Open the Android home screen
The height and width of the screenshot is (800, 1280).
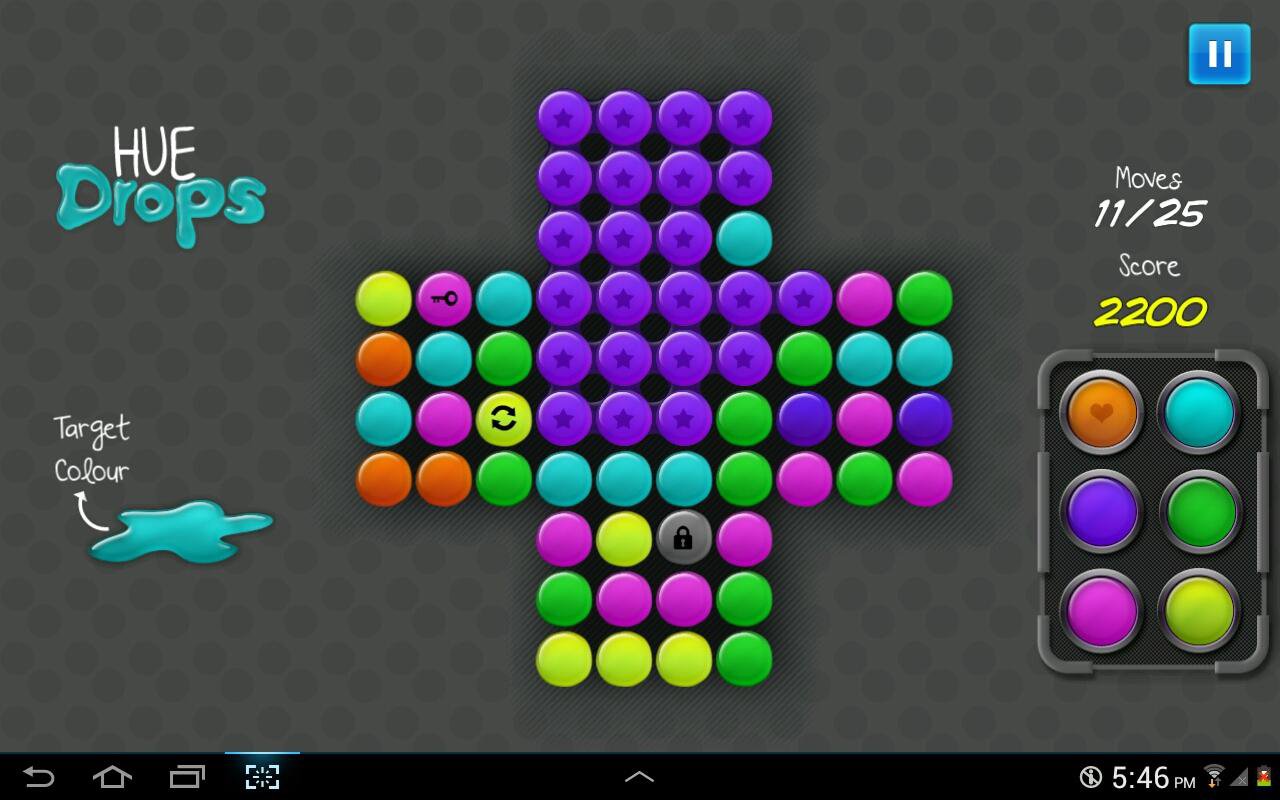tap(112, 777)
